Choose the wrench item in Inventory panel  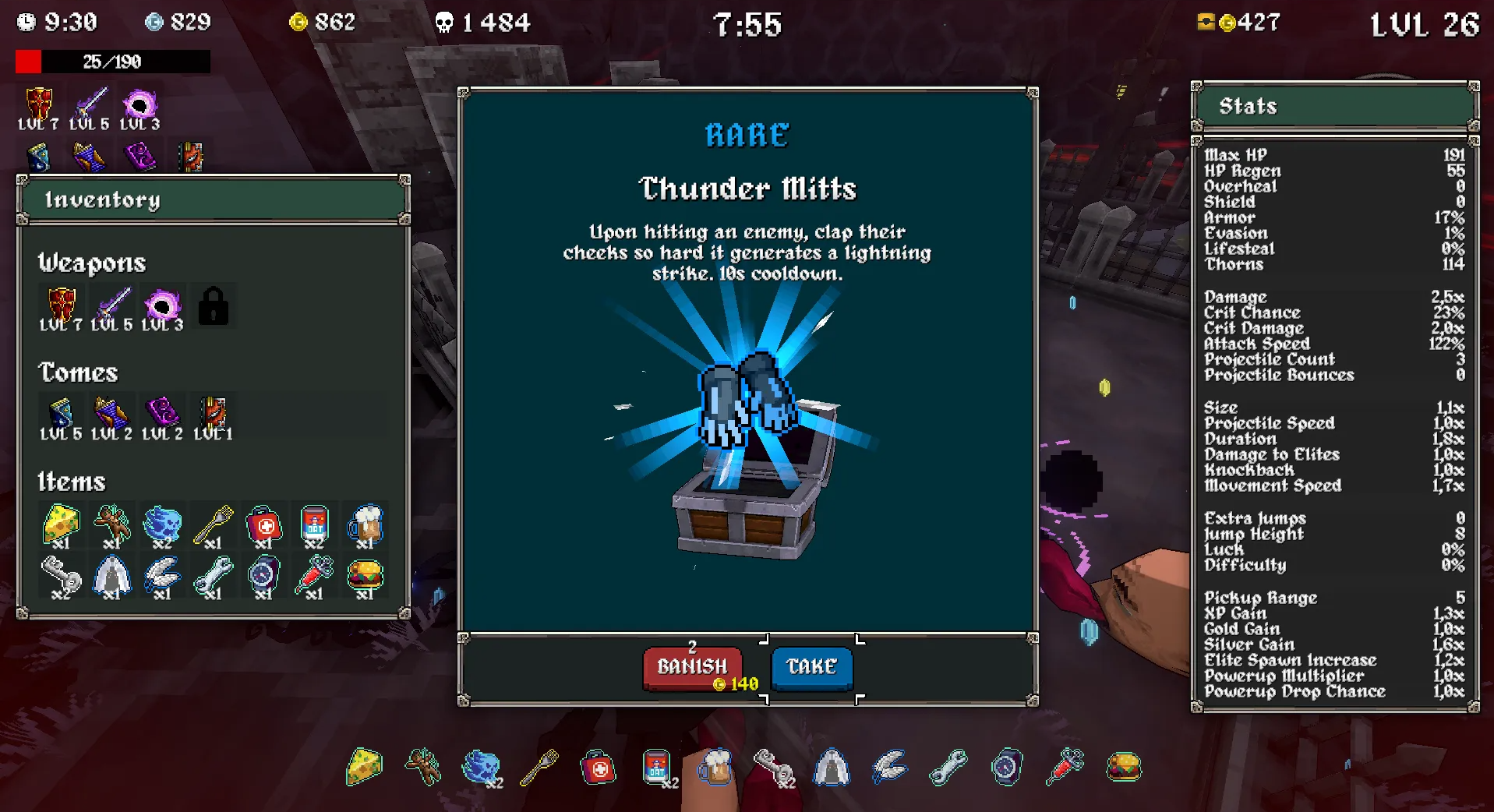(213, 577)
